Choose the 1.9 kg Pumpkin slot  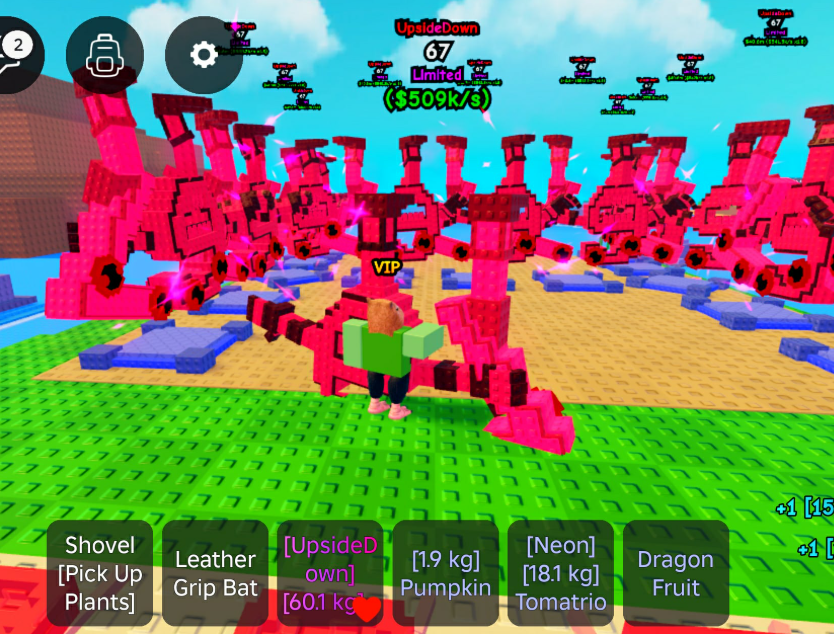tap(446, 573)
